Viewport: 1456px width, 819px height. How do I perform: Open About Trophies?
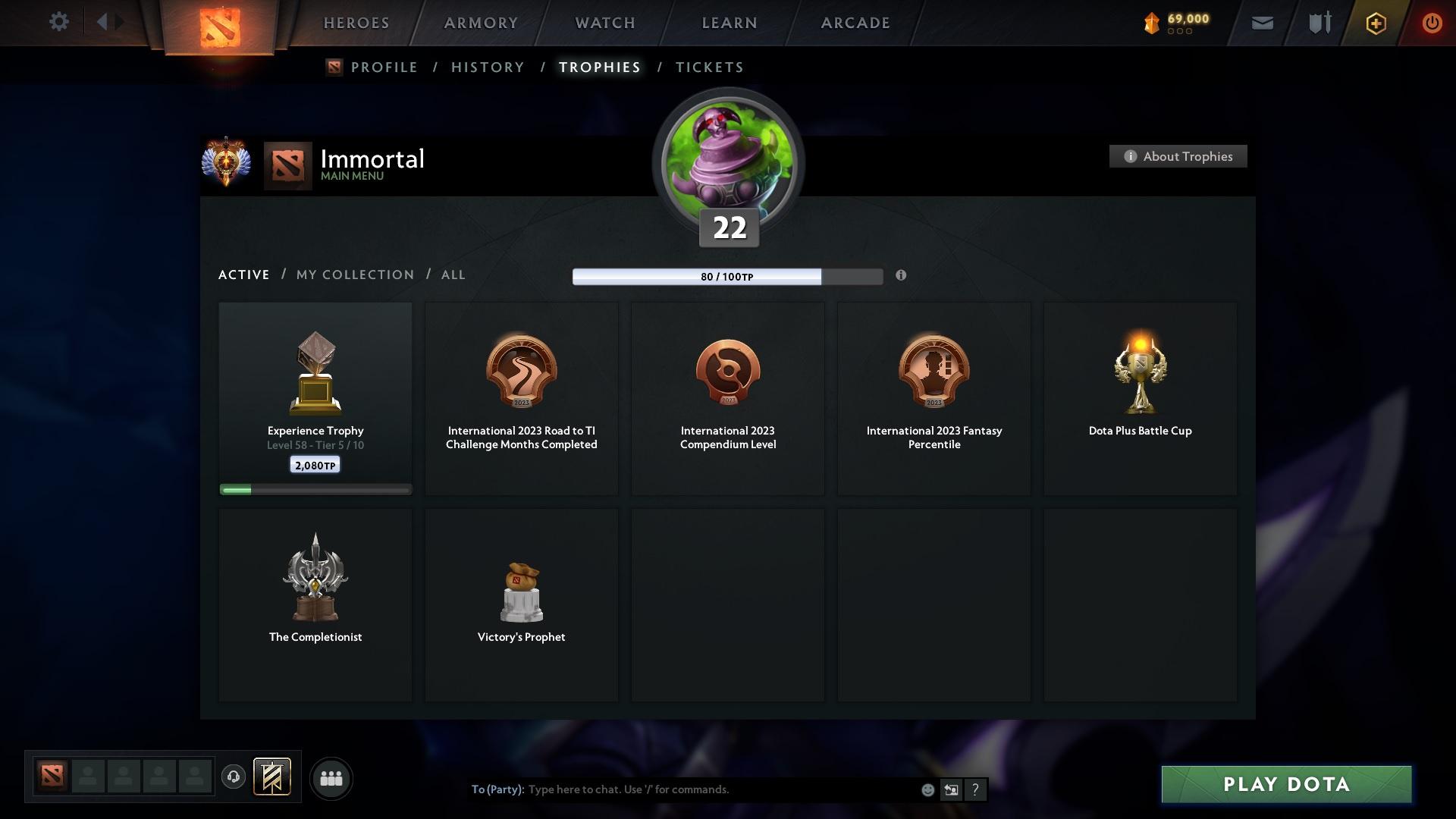coord(1178,156)
